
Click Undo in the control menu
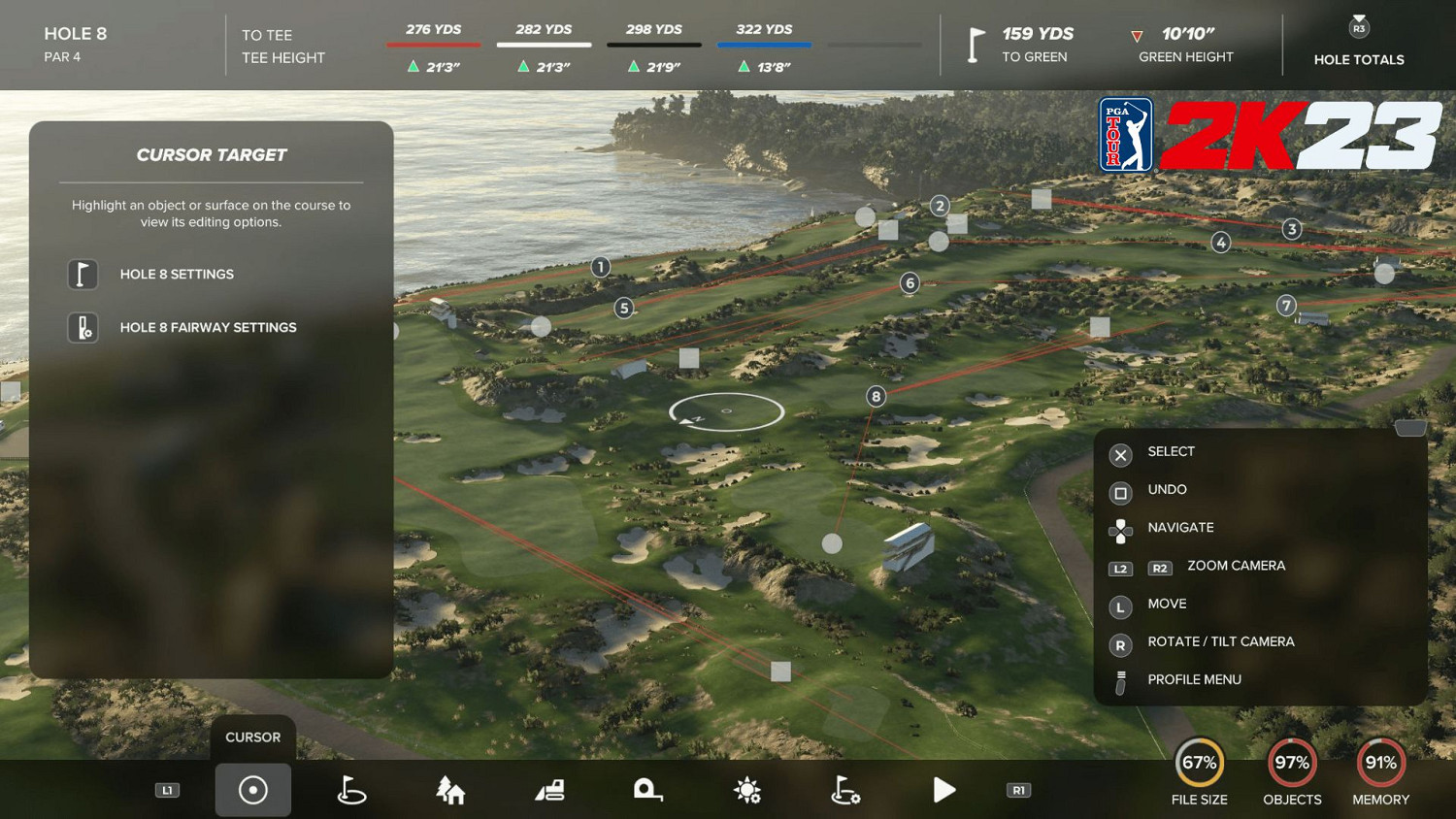point(1167,489)
